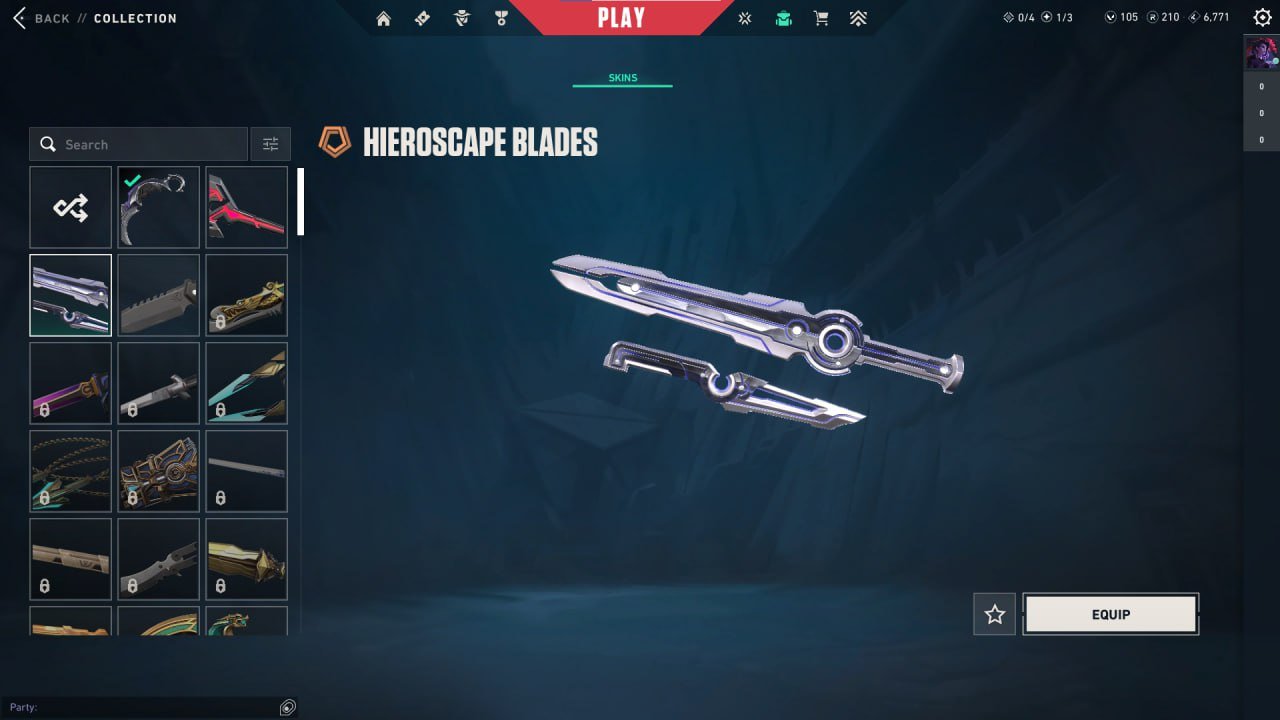This screenshot has height=720, width=1280.
Task: Select the equipped karambit melee skin thumbnail
Action: (x=158, y=206)
